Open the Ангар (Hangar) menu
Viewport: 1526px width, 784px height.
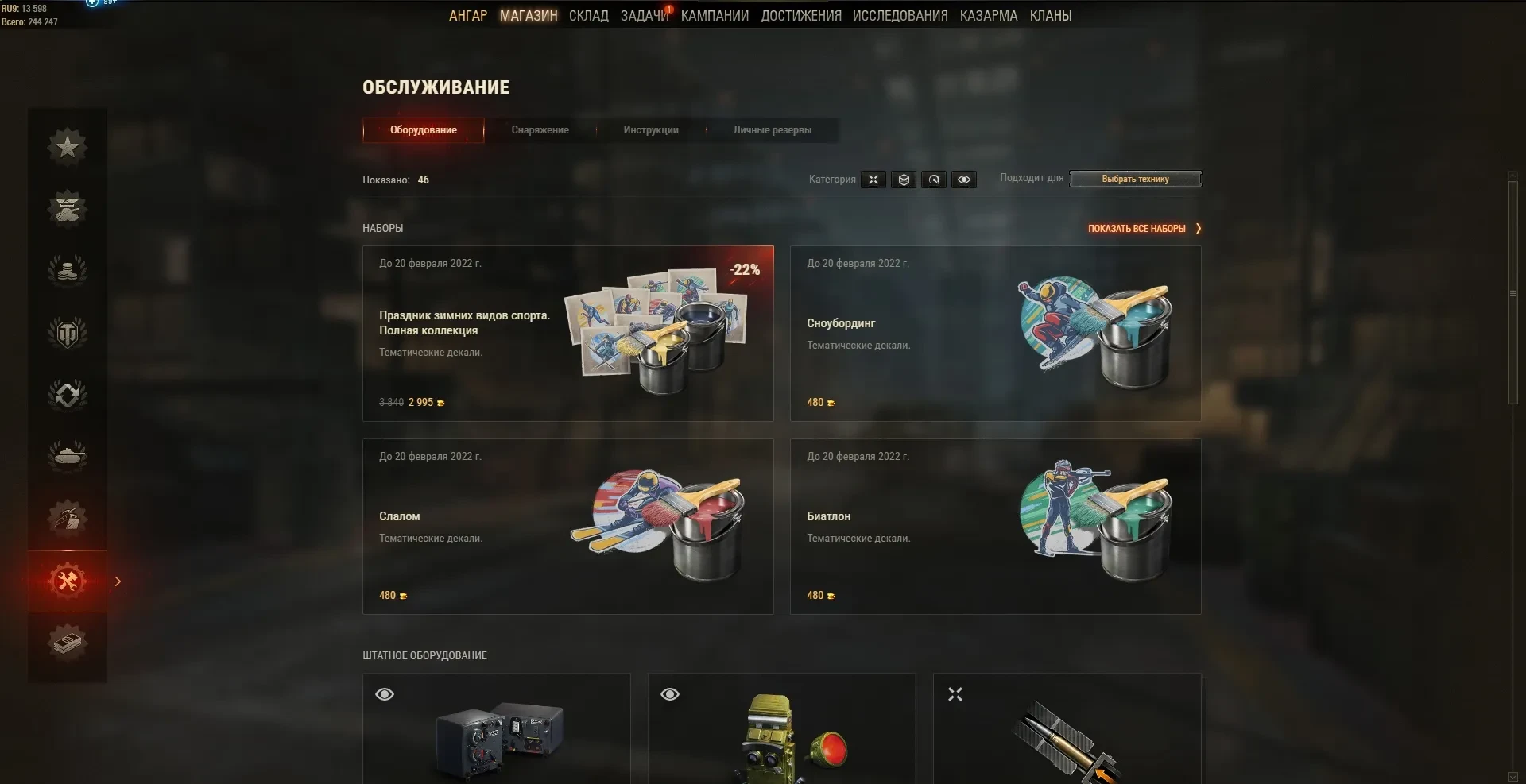click(467, 16)
